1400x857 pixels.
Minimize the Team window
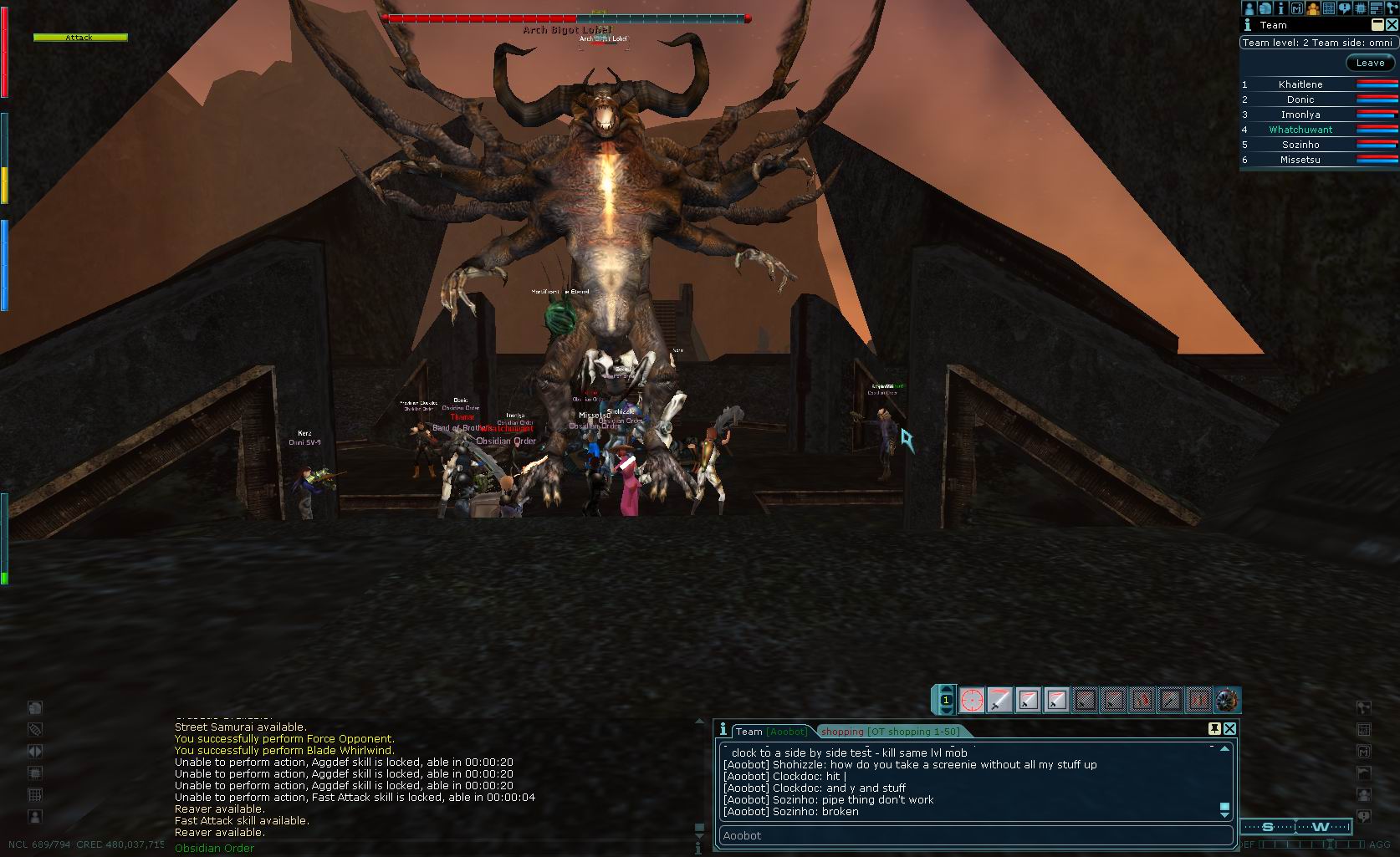click(x=1377, y=25)
